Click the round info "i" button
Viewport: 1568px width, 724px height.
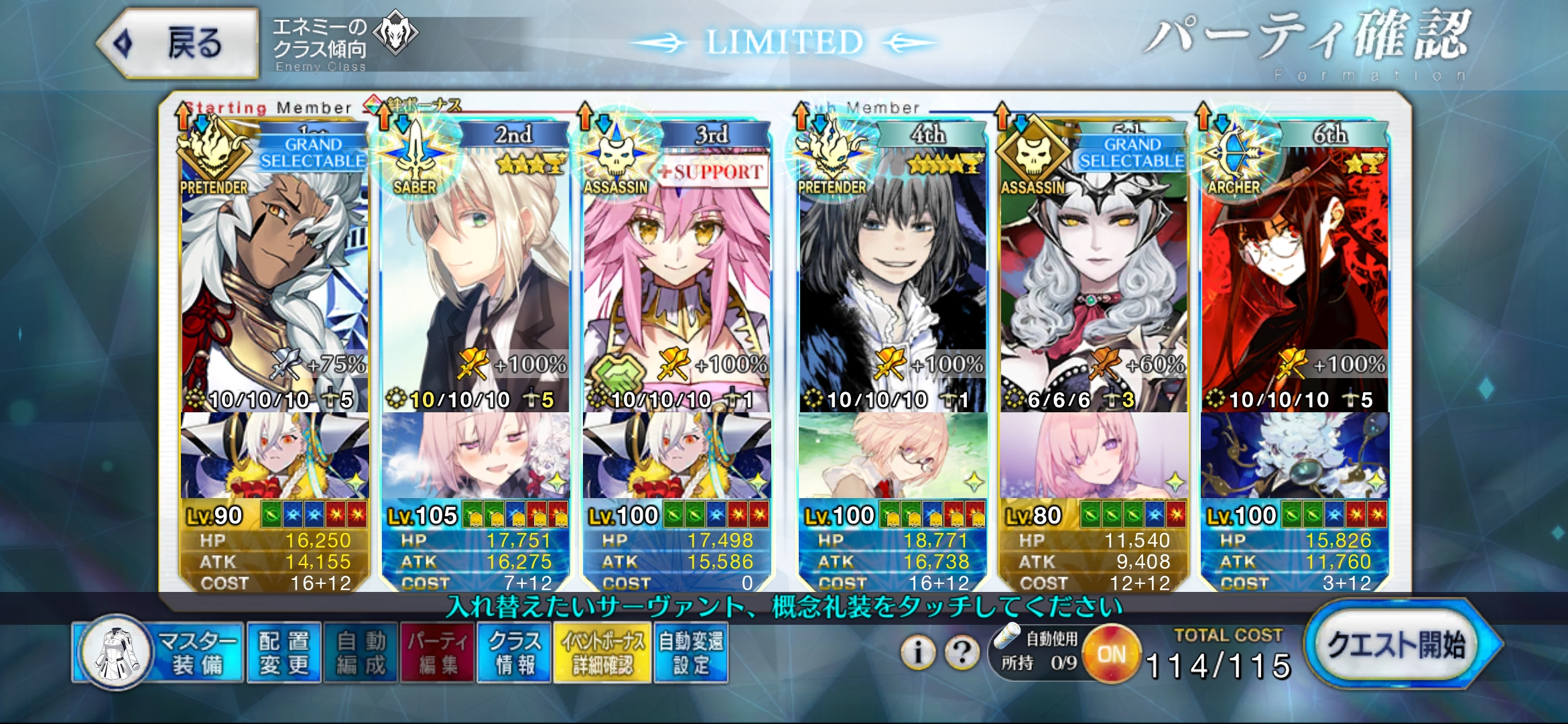(918, 652)
